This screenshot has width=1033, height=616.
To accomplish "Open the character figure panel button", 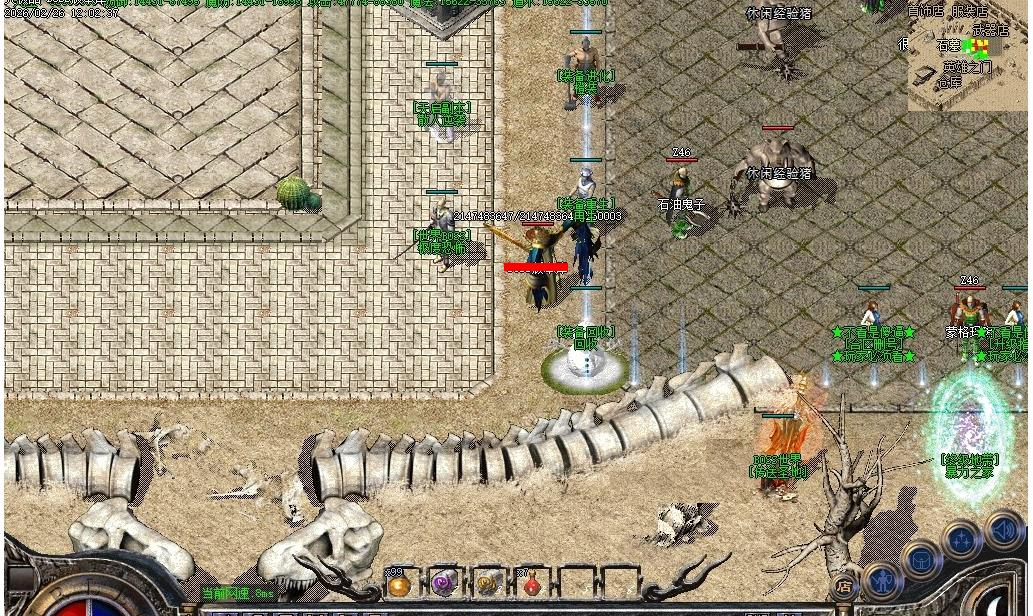I will pos(882,581).
